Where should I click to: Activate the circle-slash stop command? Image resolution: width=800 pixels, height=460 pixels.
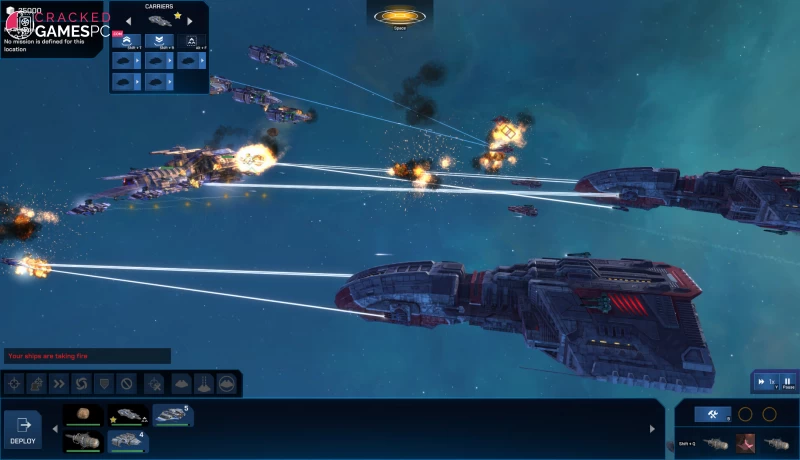tap(127, 383)
